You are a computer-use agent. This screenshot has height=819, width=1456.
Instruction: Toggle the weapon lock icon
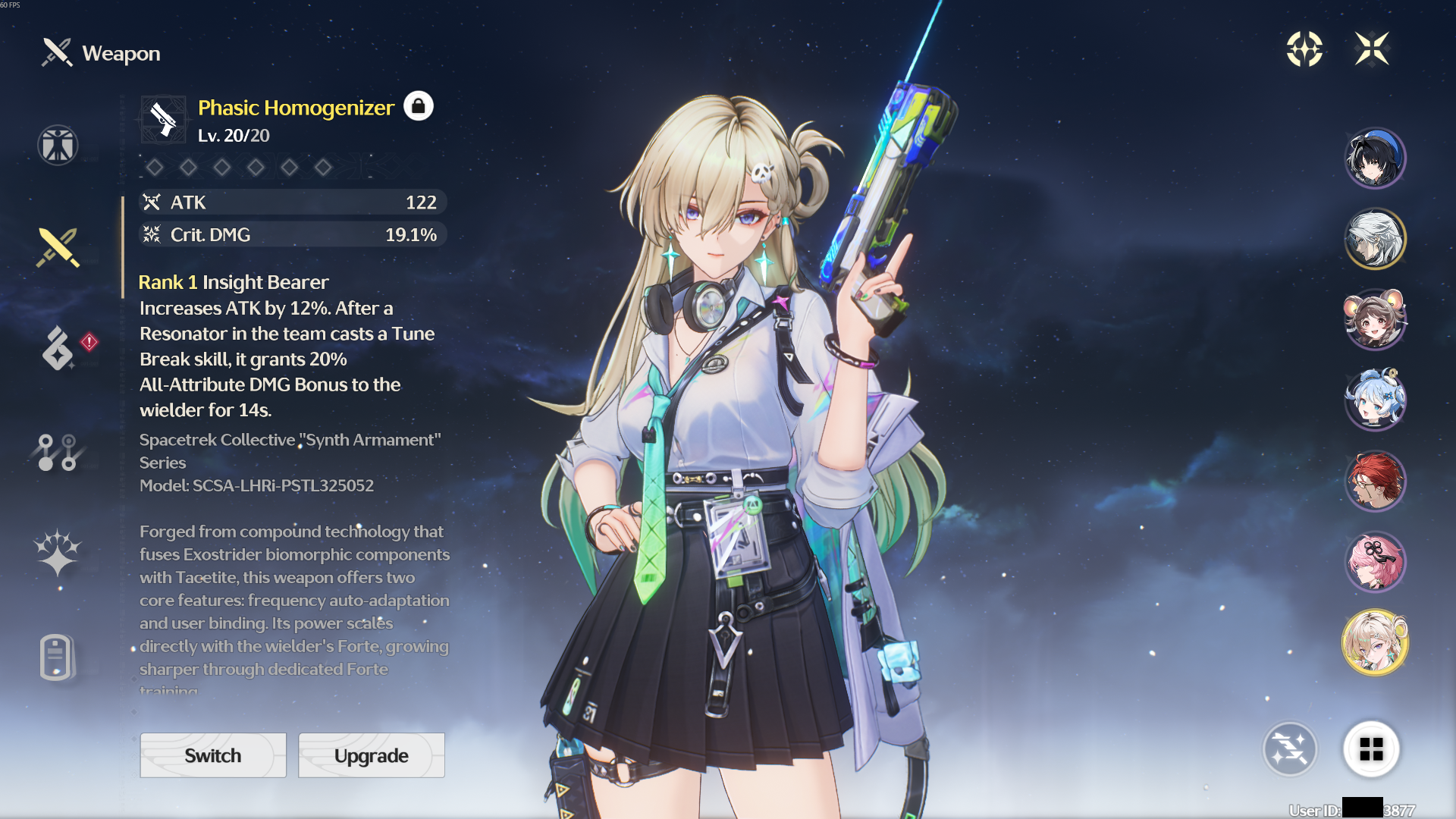tap(418, 106)
